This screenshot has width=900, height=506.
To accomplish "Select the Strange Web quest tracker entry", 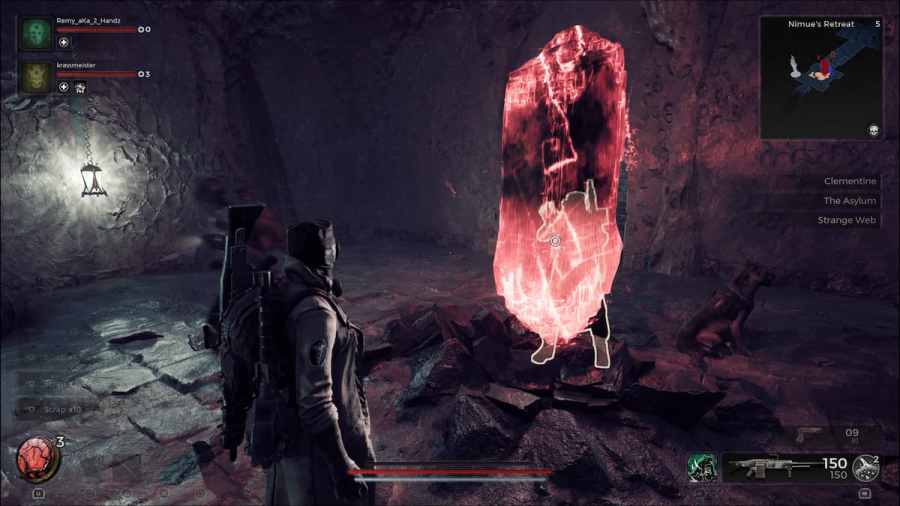I will coord(849,220).
